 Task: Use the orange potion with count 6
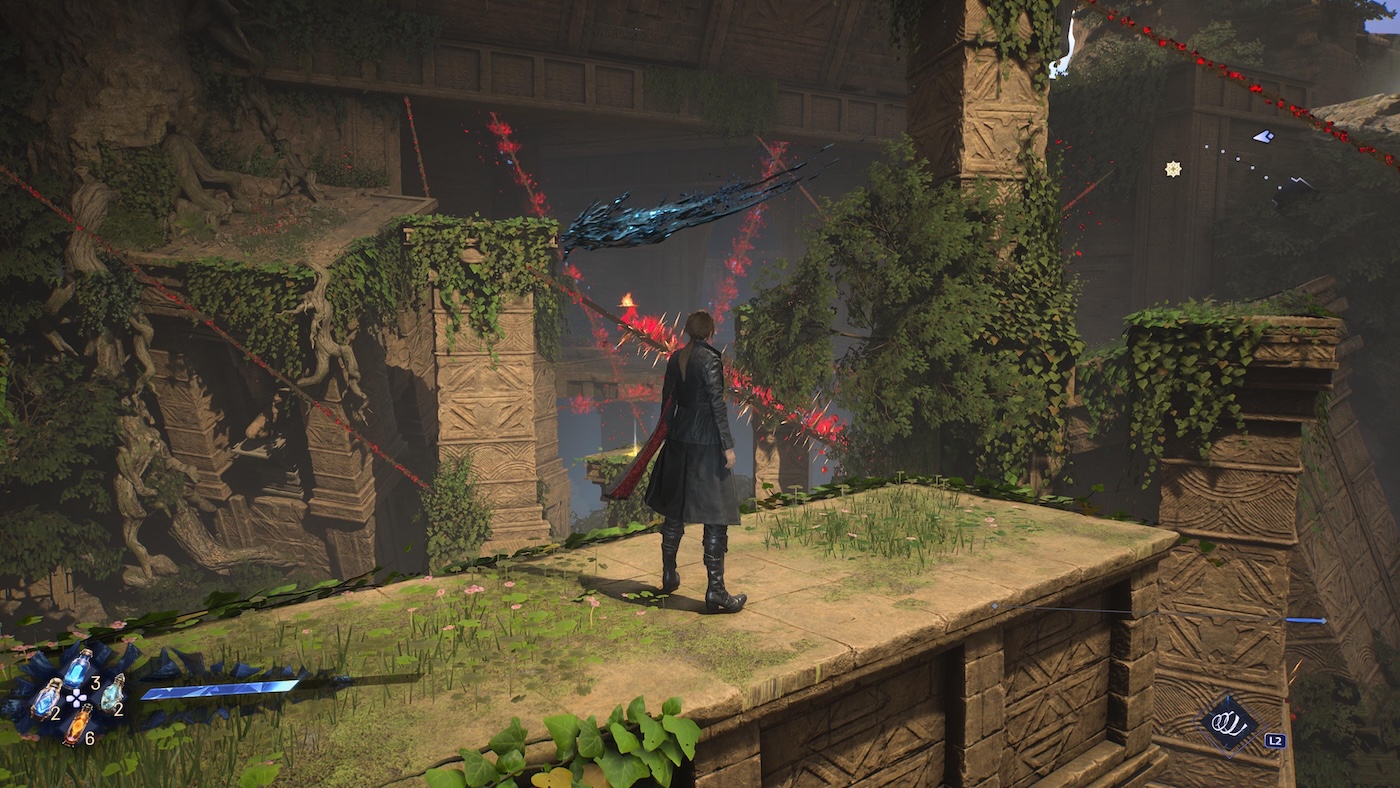pos(78,724)
